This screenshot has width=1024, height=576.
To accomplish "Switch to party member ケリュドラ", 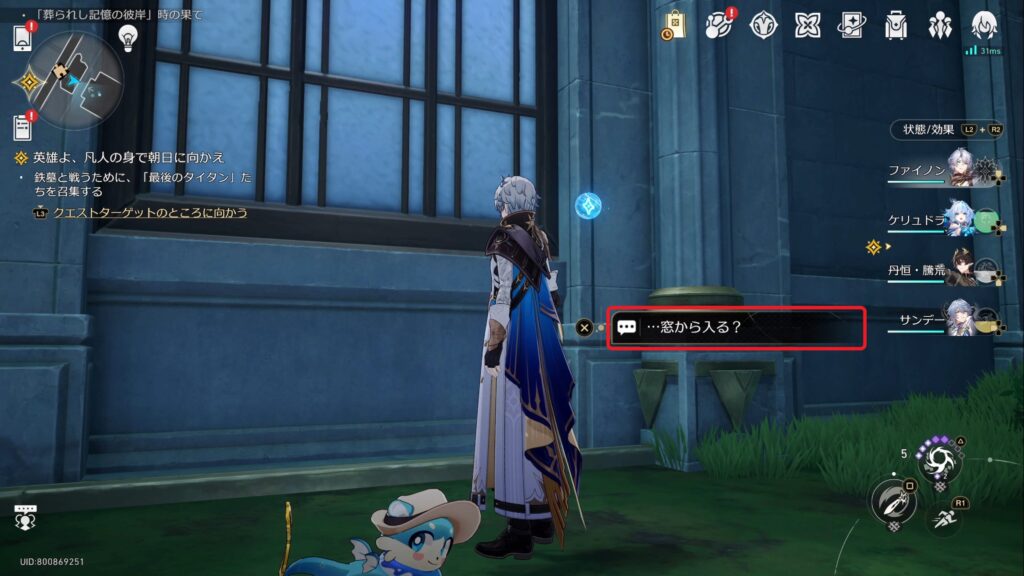I will [x=960, y=218].
